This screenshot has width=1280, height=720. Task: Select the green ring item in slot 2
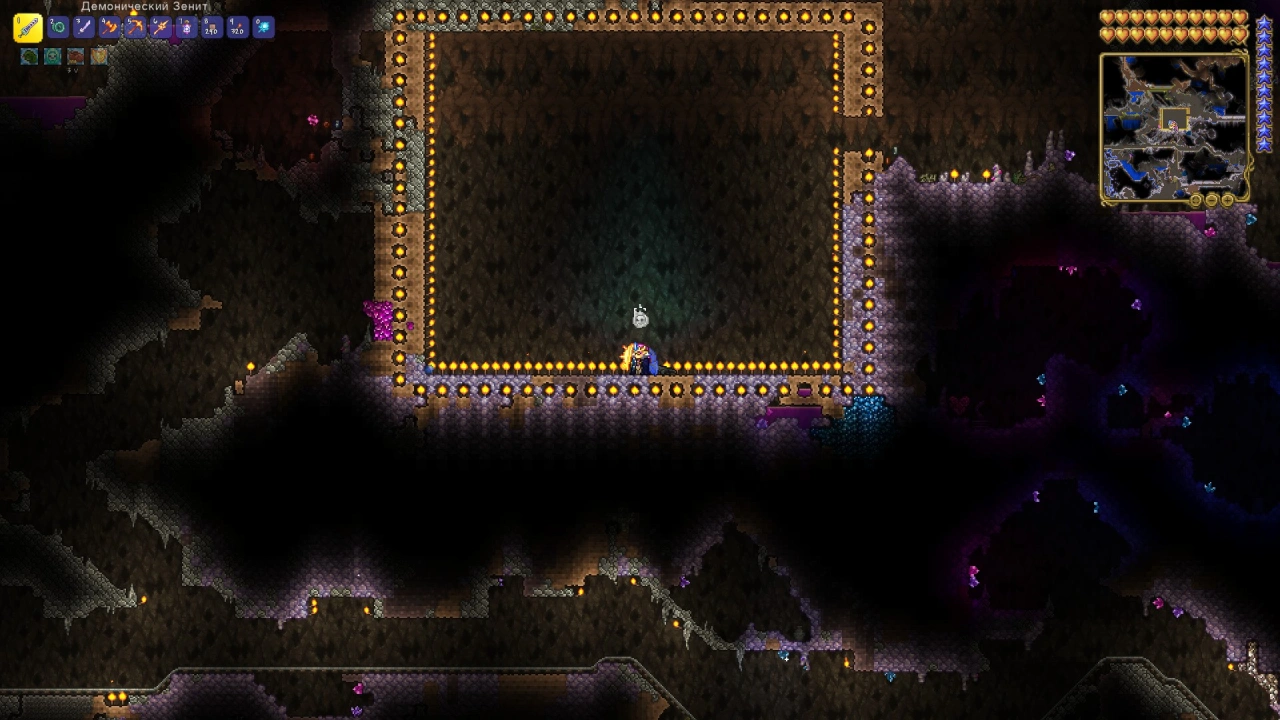click(58, 28)
